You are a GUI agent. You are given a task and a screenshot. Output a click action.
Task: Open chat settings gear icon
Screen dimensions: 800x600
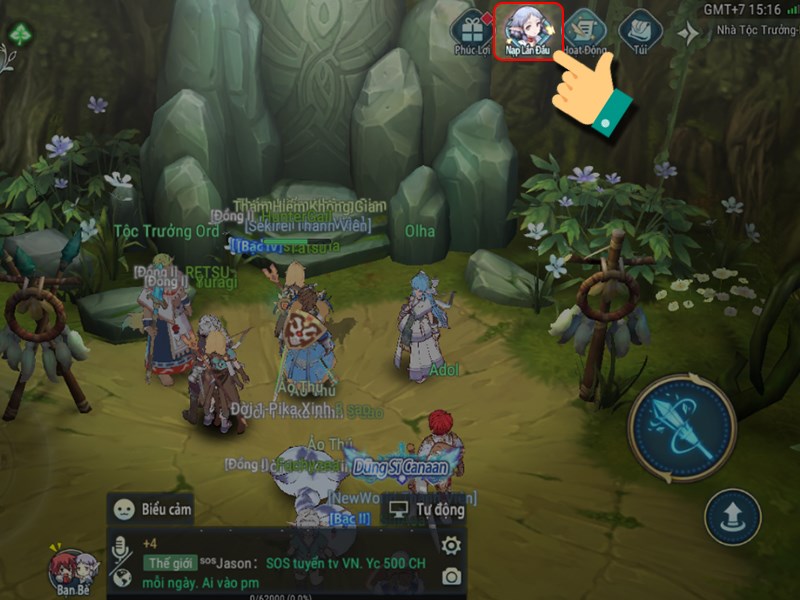point(451,545)
